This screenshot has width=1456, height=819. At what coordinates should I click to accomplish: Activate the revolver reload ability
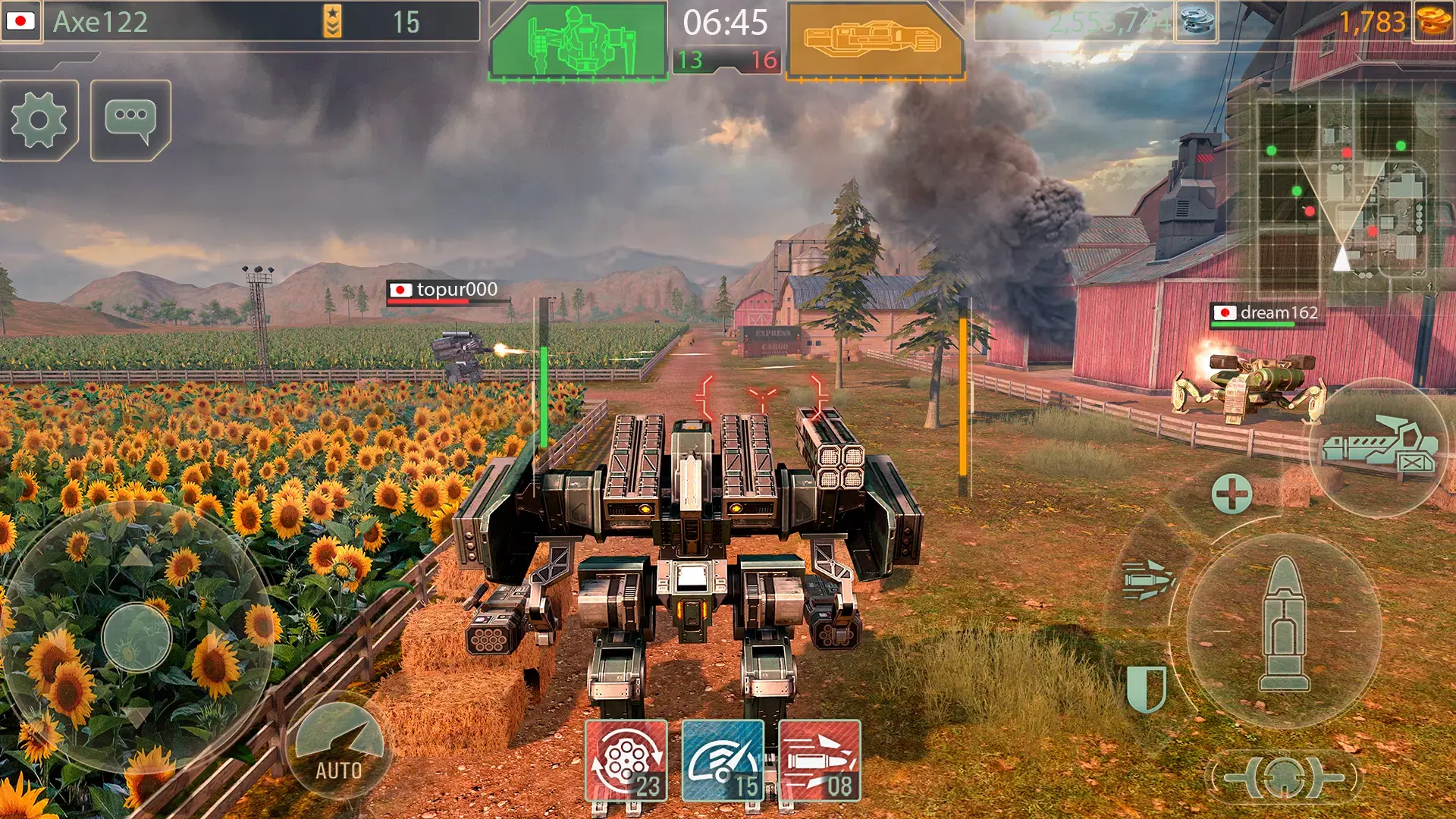(626, 761)
